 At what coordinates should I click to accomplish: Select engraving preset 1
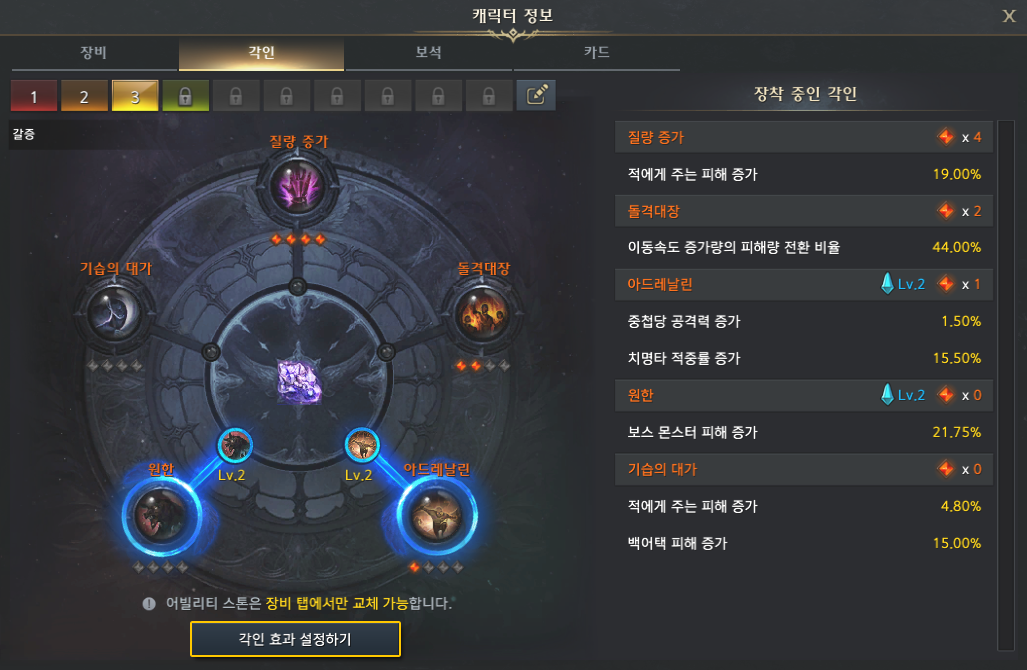(x=34, y=96)
